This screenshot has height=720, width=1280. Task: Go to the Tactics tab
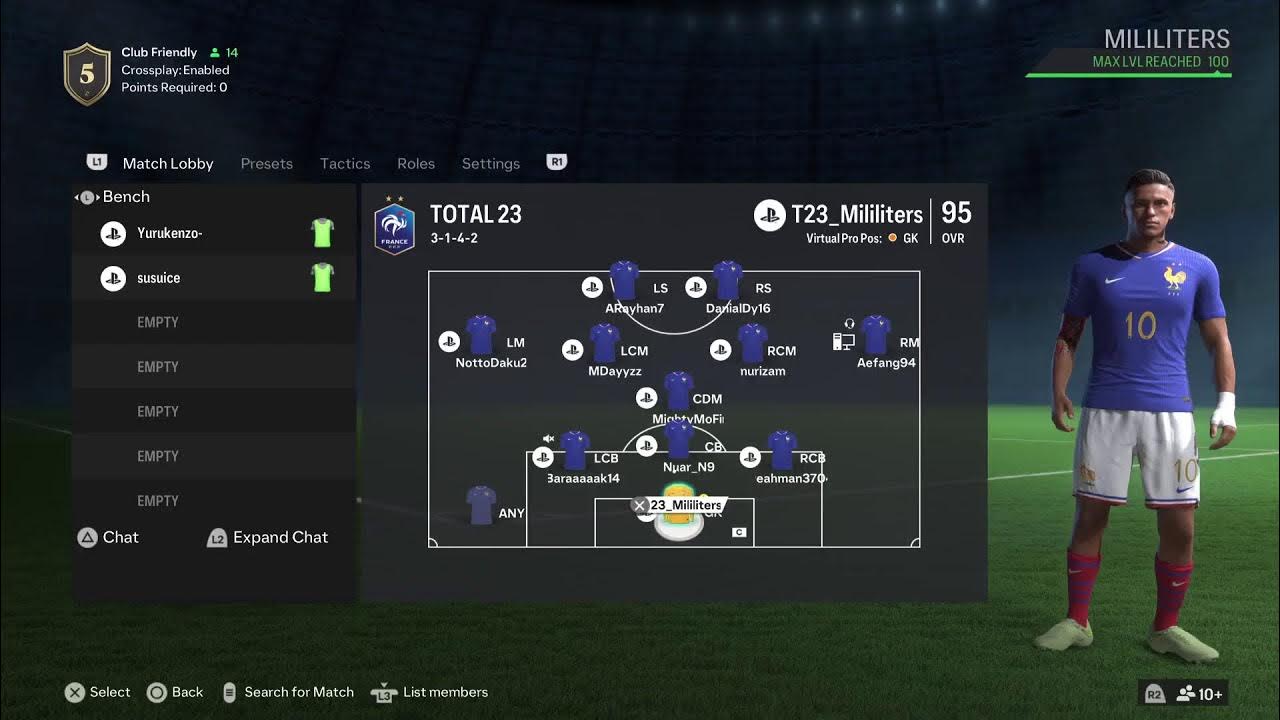tap(345, 163)
